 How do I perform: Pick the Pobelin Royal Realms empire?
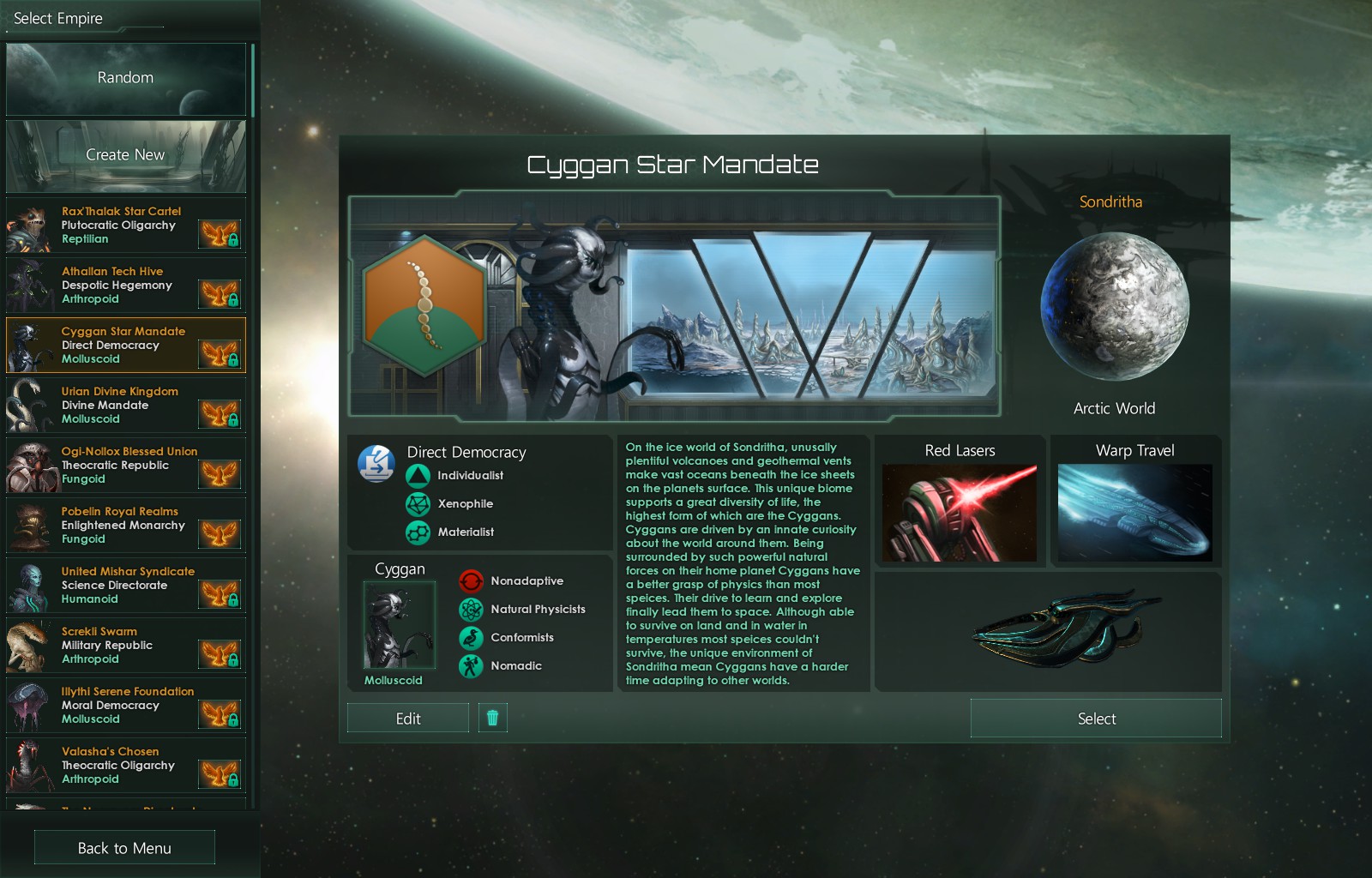[x=125, y=526]
